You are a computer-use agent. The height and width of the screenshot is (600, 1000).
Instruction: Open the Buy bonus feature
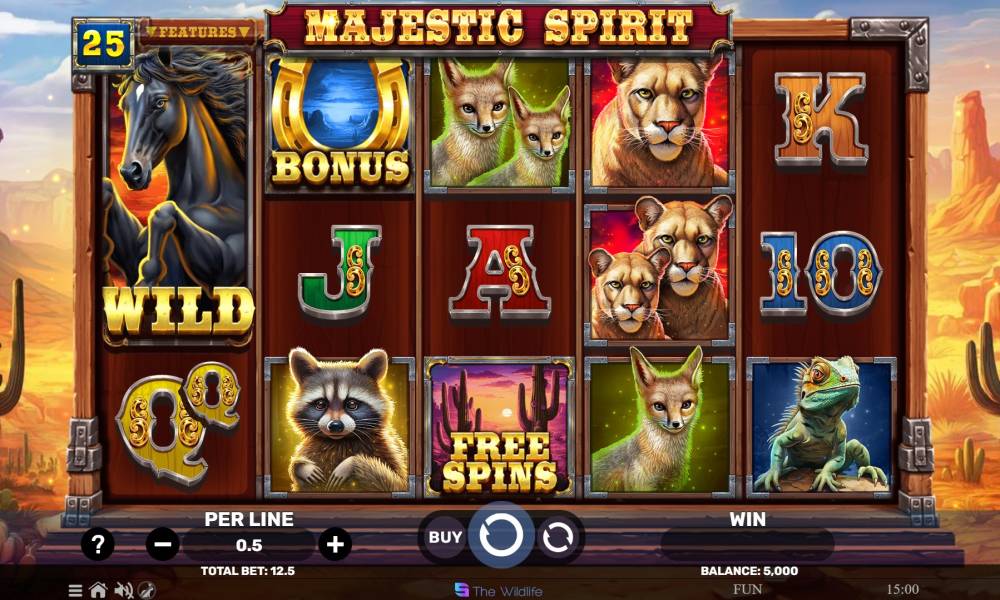(445, 537)
